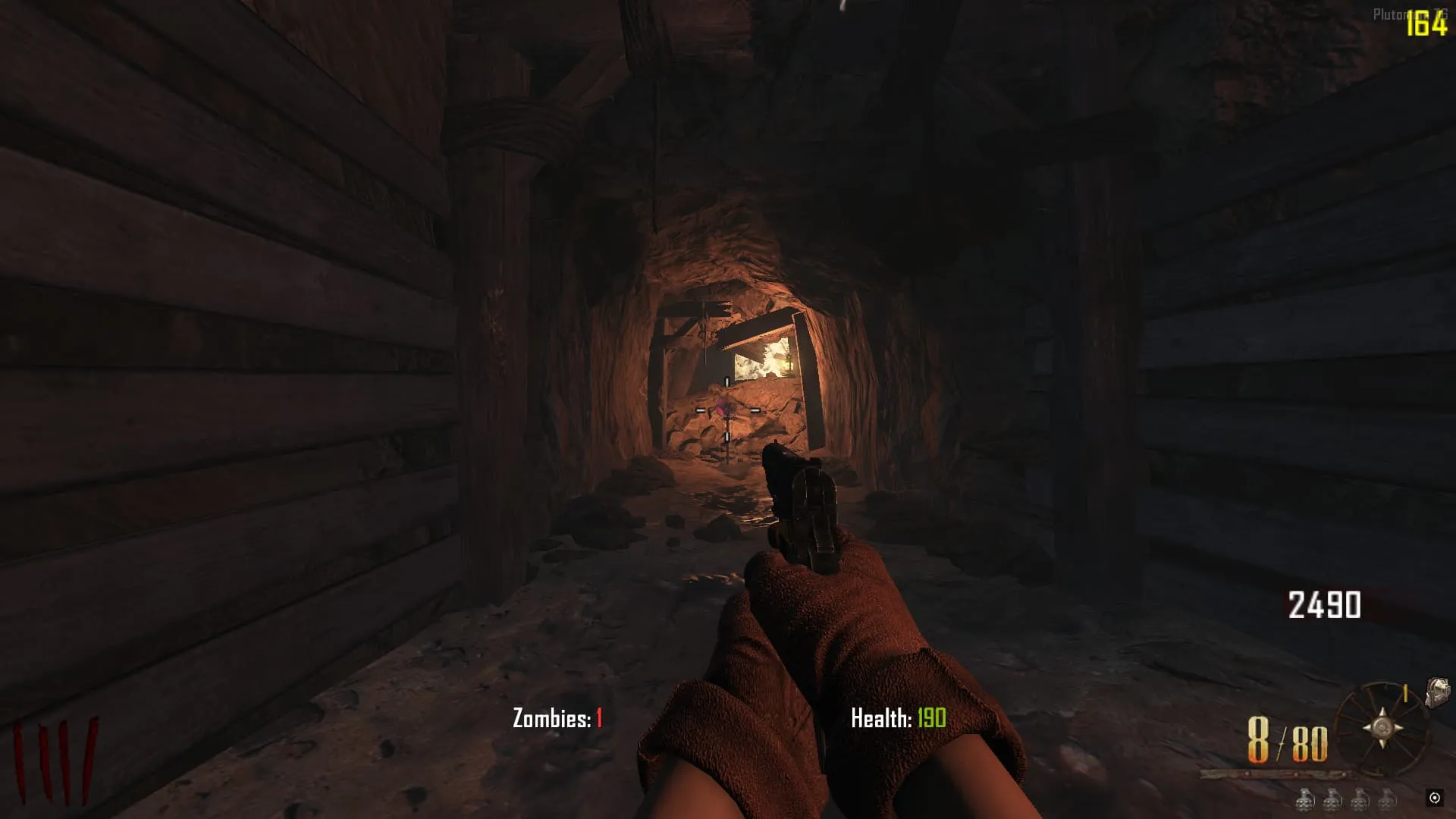This screenshot has height=819, width=1456.
Task: Click the circular overlay icon in corner
Action: [1434, 797]
